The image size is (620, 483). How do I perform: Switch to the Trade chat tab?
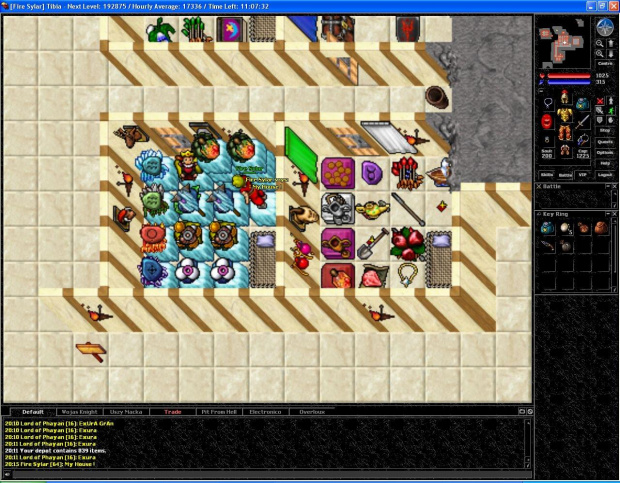[172, 411]
